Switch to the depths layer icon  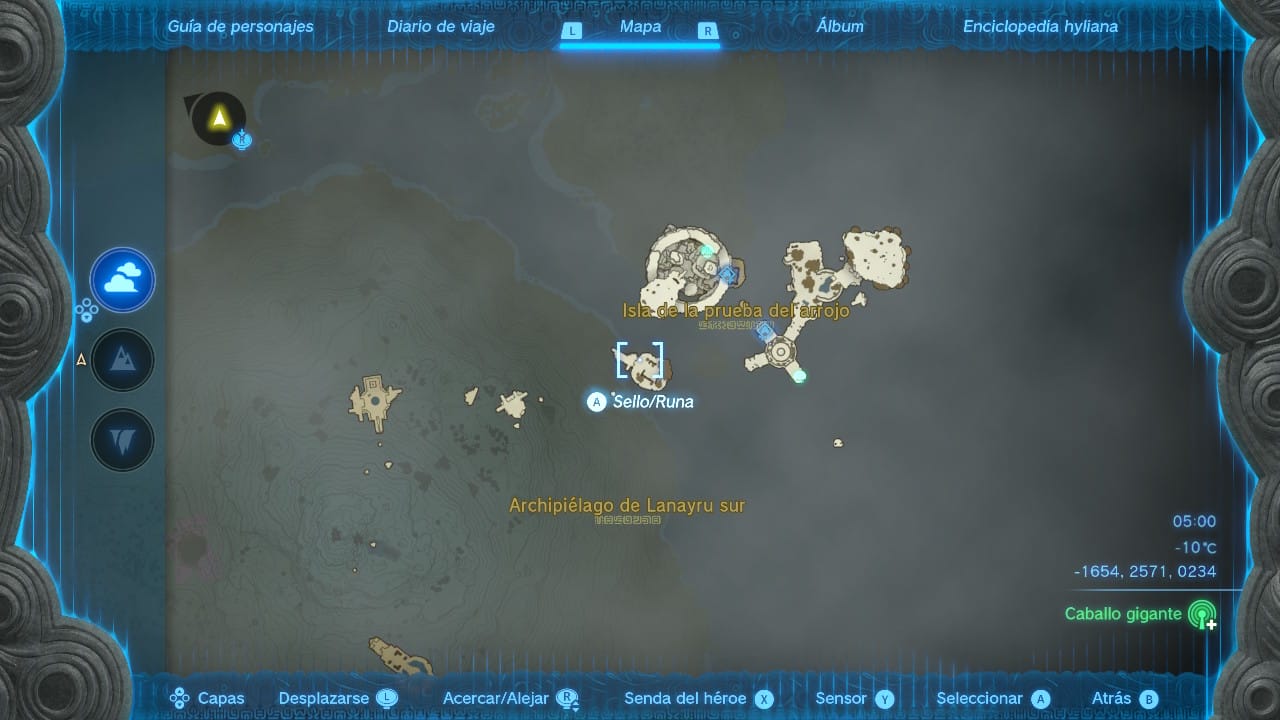123,440
